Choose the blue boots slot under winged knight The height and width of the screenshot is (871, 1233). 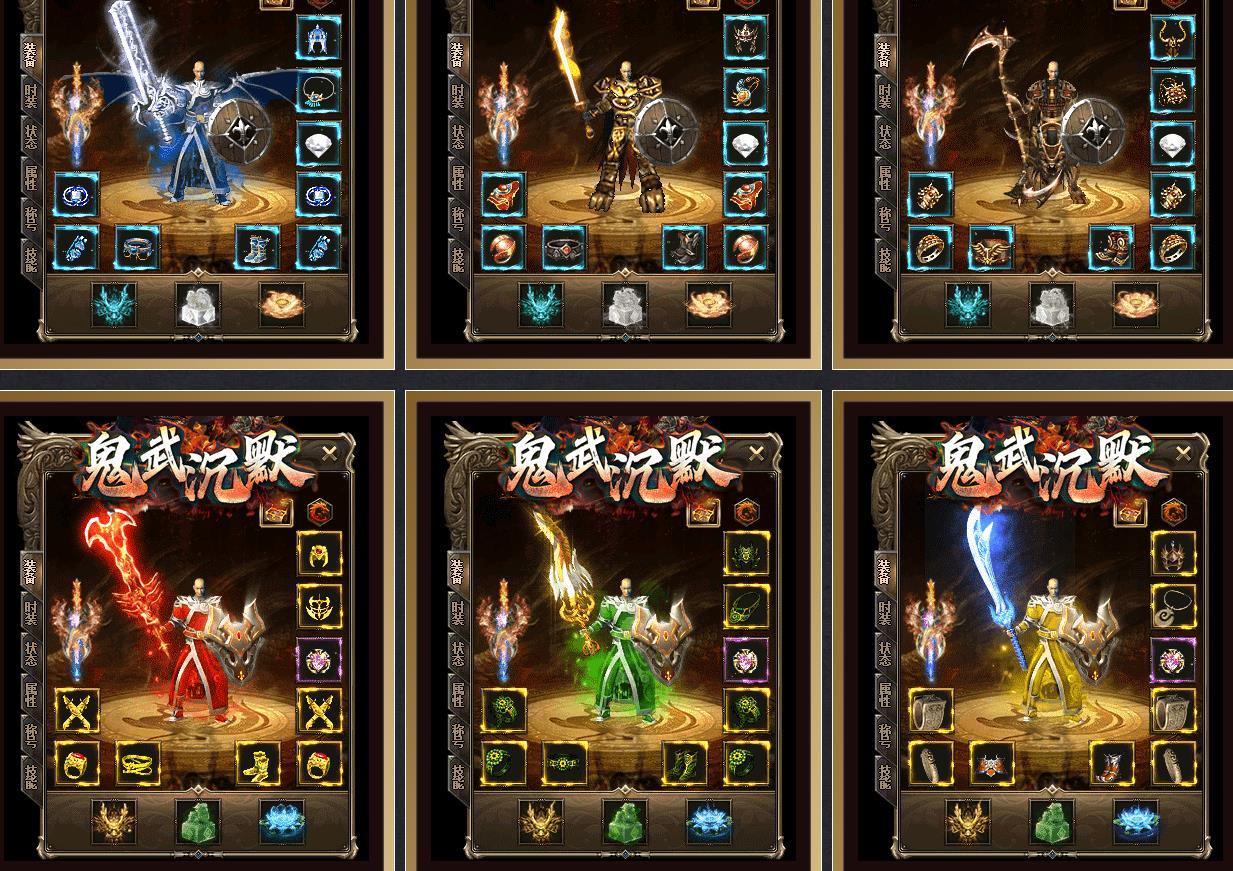258,247
